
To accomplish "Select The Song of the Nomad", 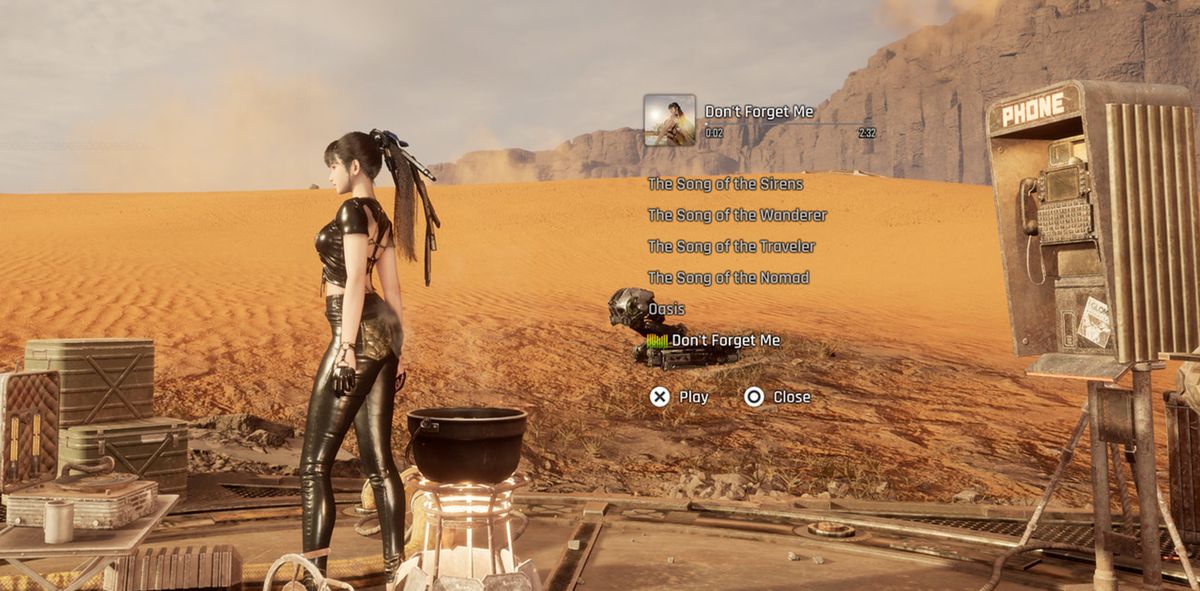I will [x=728, y=277].
